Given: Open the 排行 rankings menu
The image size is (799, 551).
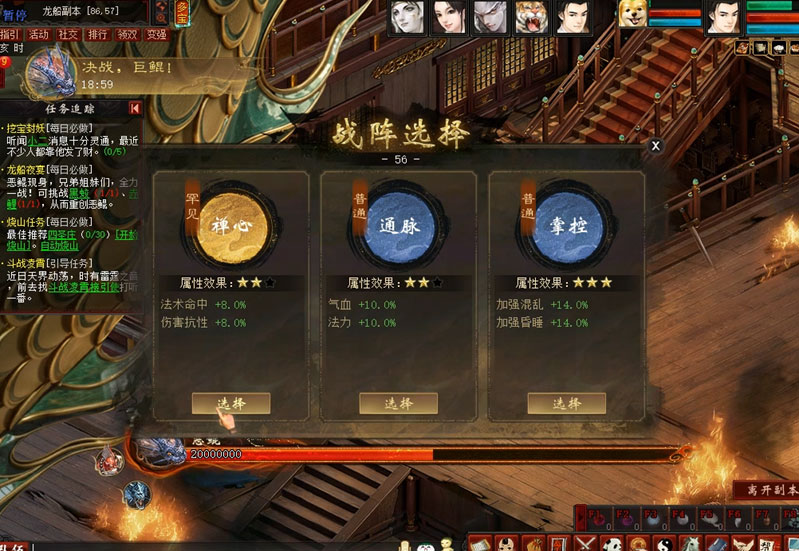Looking at the screenshot, I should click(x=98, y=34).
